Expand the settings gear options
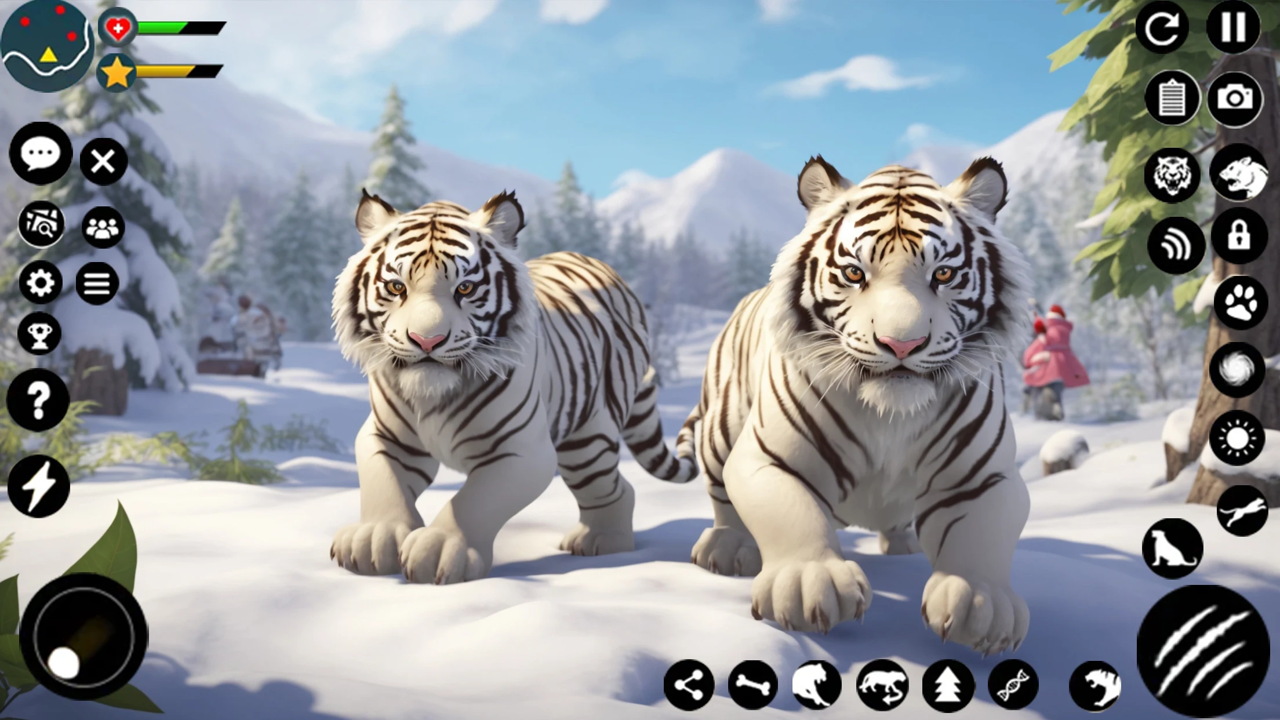The height and width of the screenshot is (720, 1280). [39, 284]
